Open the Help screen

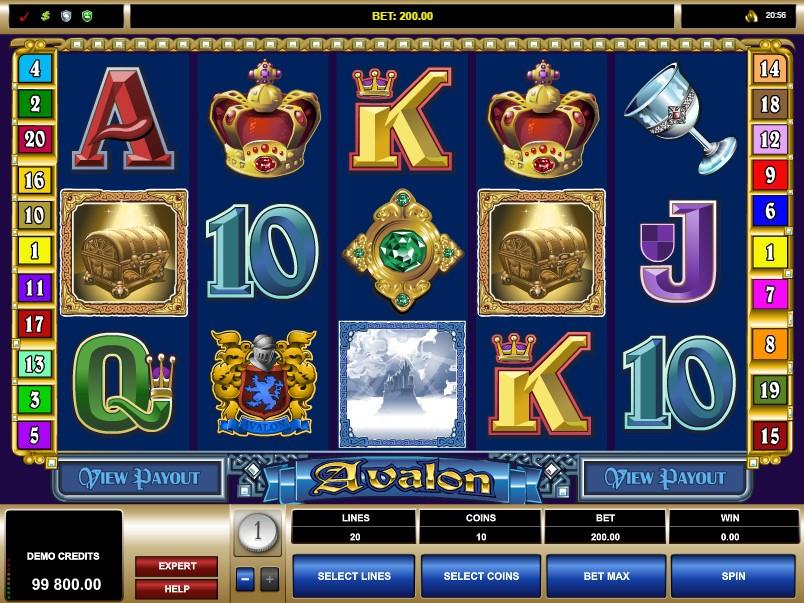tap(176, 588)
